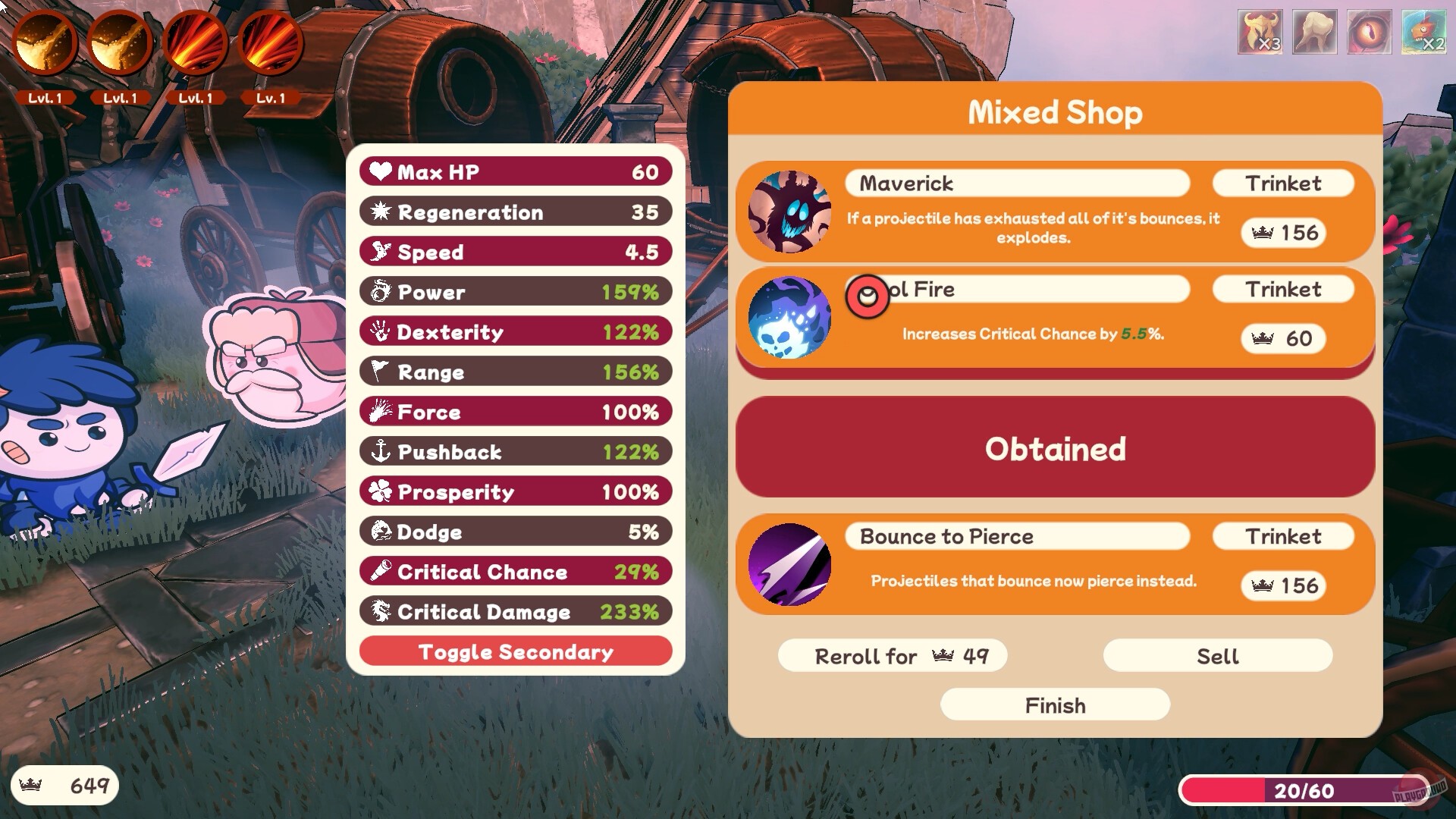Click the fiery eye item icon

point(1370,32)
